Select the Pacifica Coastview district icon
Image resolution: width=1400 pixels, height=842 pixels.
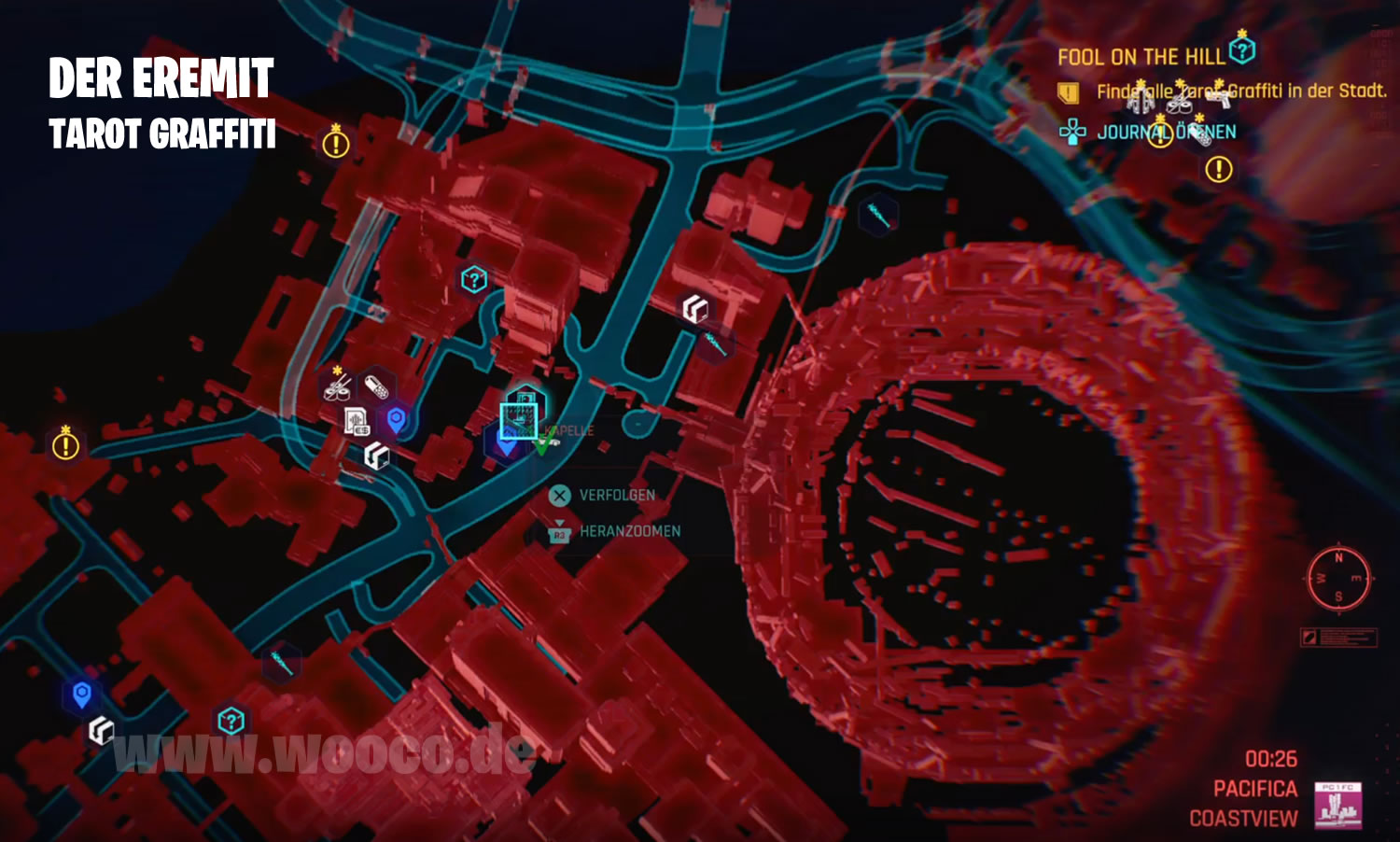point(1337,805)
